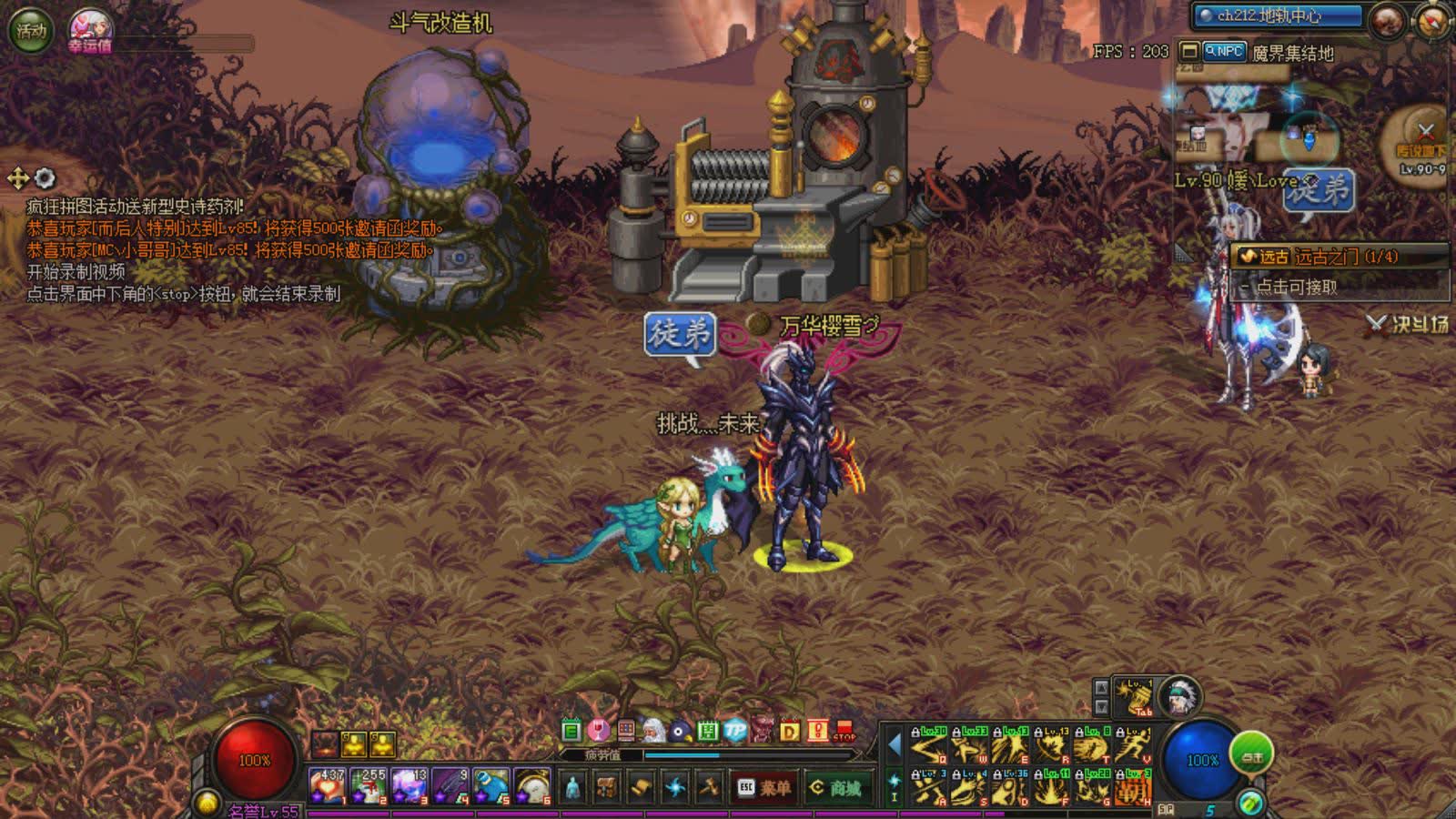The height and width of the screenshot is (819, 1456).
Task: Open the 商城 shop
Action: click(x=835, y=787)
